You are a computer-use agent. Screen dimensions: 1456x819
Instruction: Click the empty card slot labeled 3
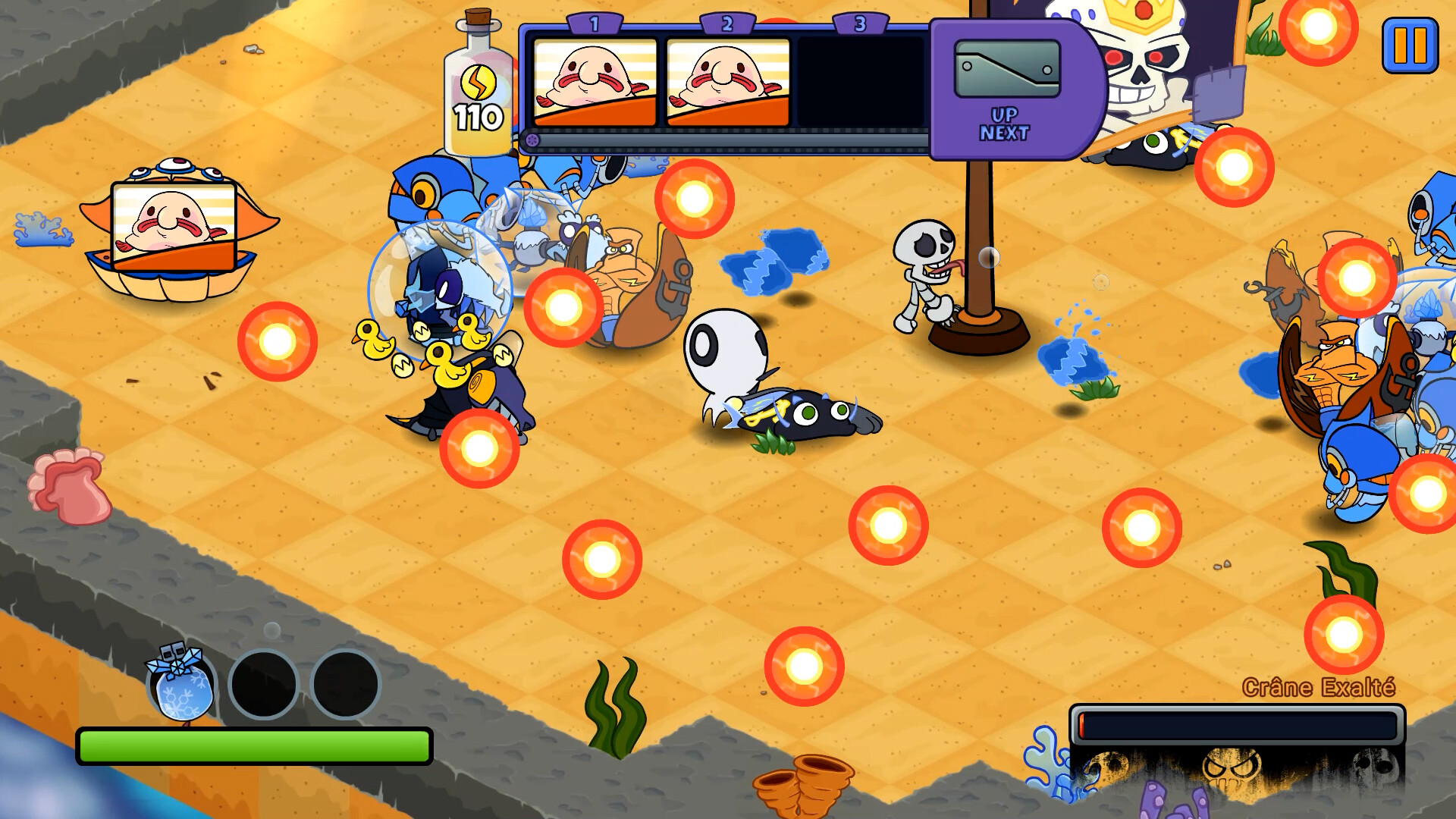tap(861, 83)
